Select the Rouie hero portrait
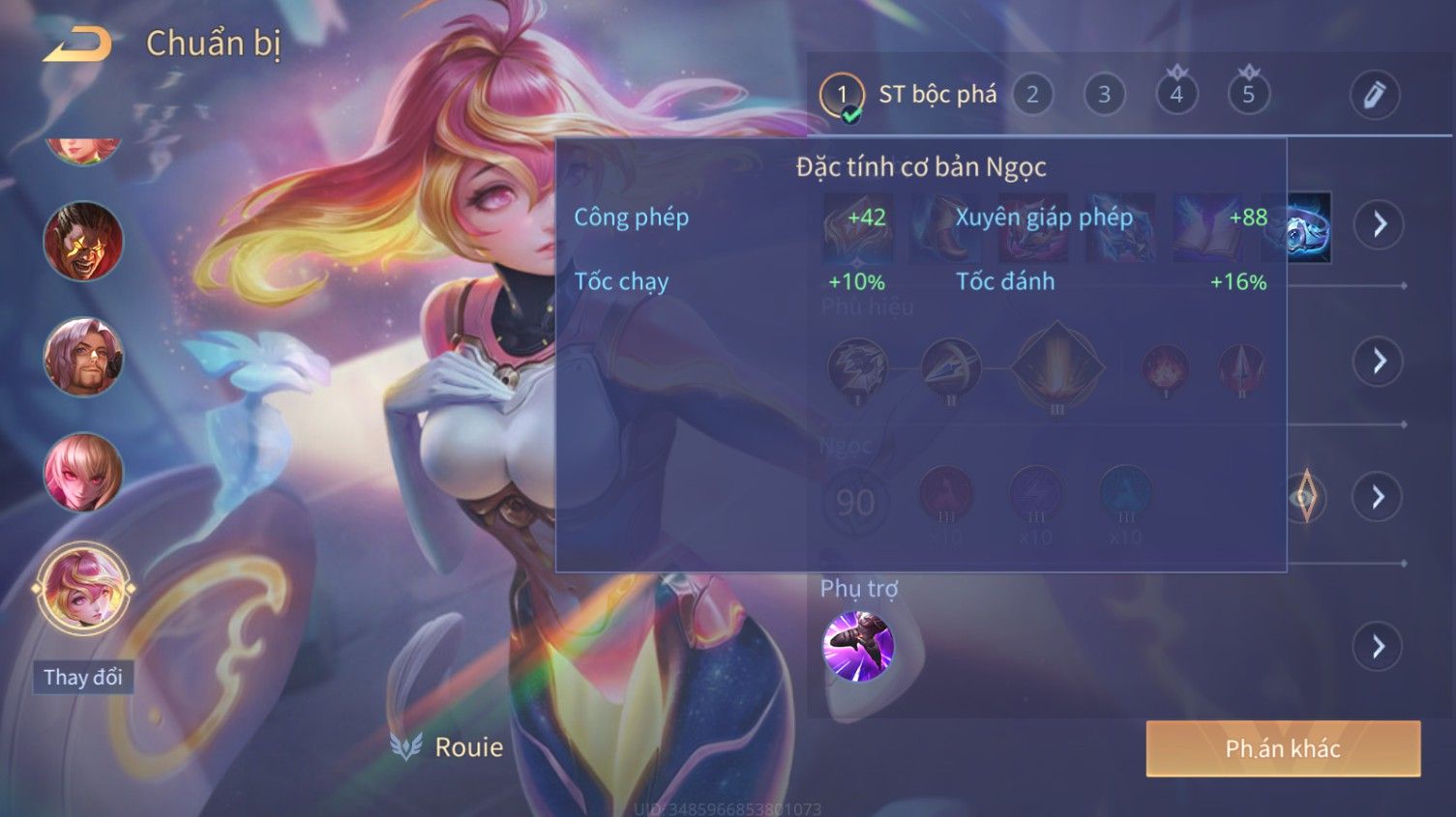Screen dimensions: 1456x817 (83, 588)
